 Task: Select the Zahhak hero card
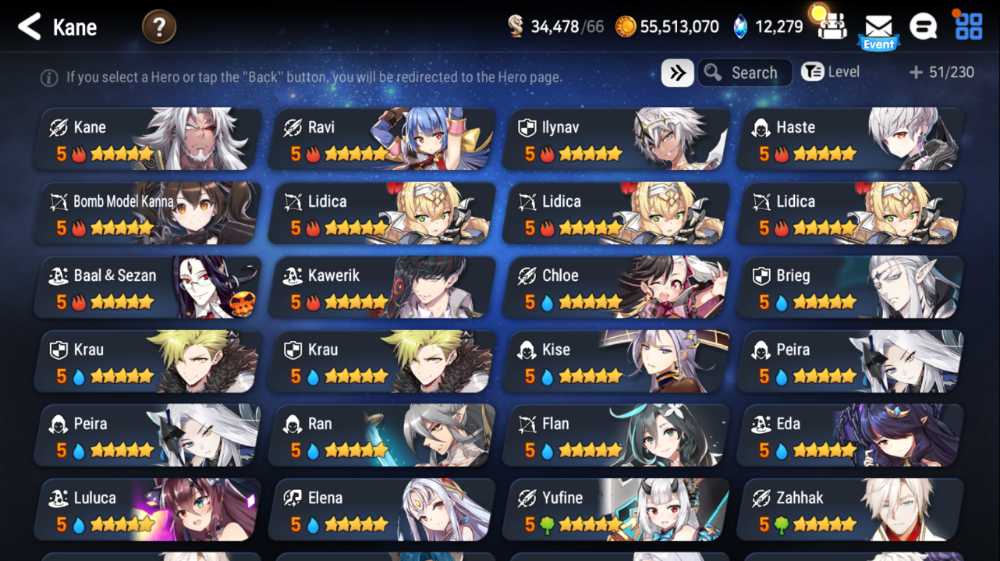pyautogui.click(x=851, y=510)
